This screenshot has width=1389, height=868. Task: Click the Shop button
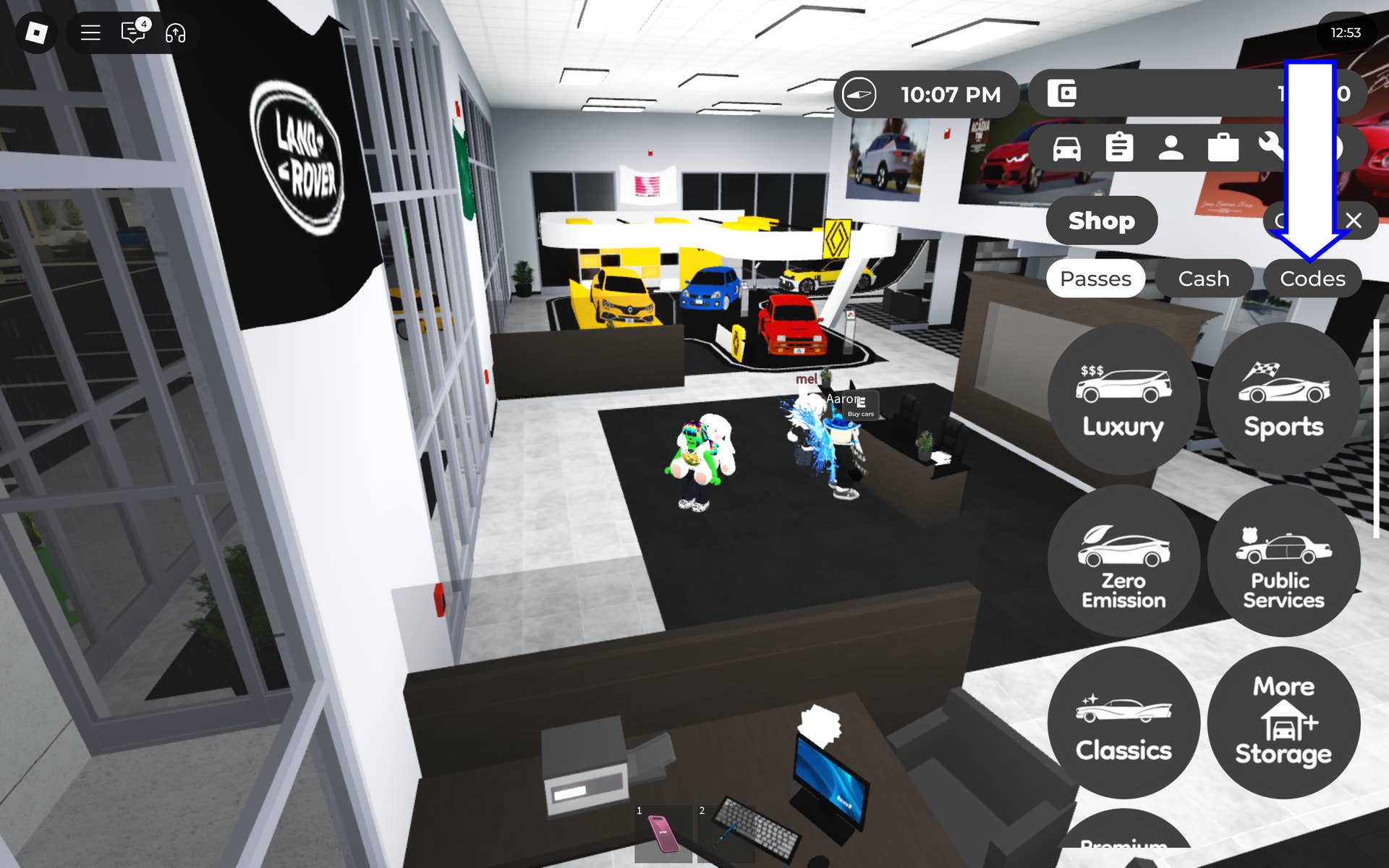(1101, 221)
